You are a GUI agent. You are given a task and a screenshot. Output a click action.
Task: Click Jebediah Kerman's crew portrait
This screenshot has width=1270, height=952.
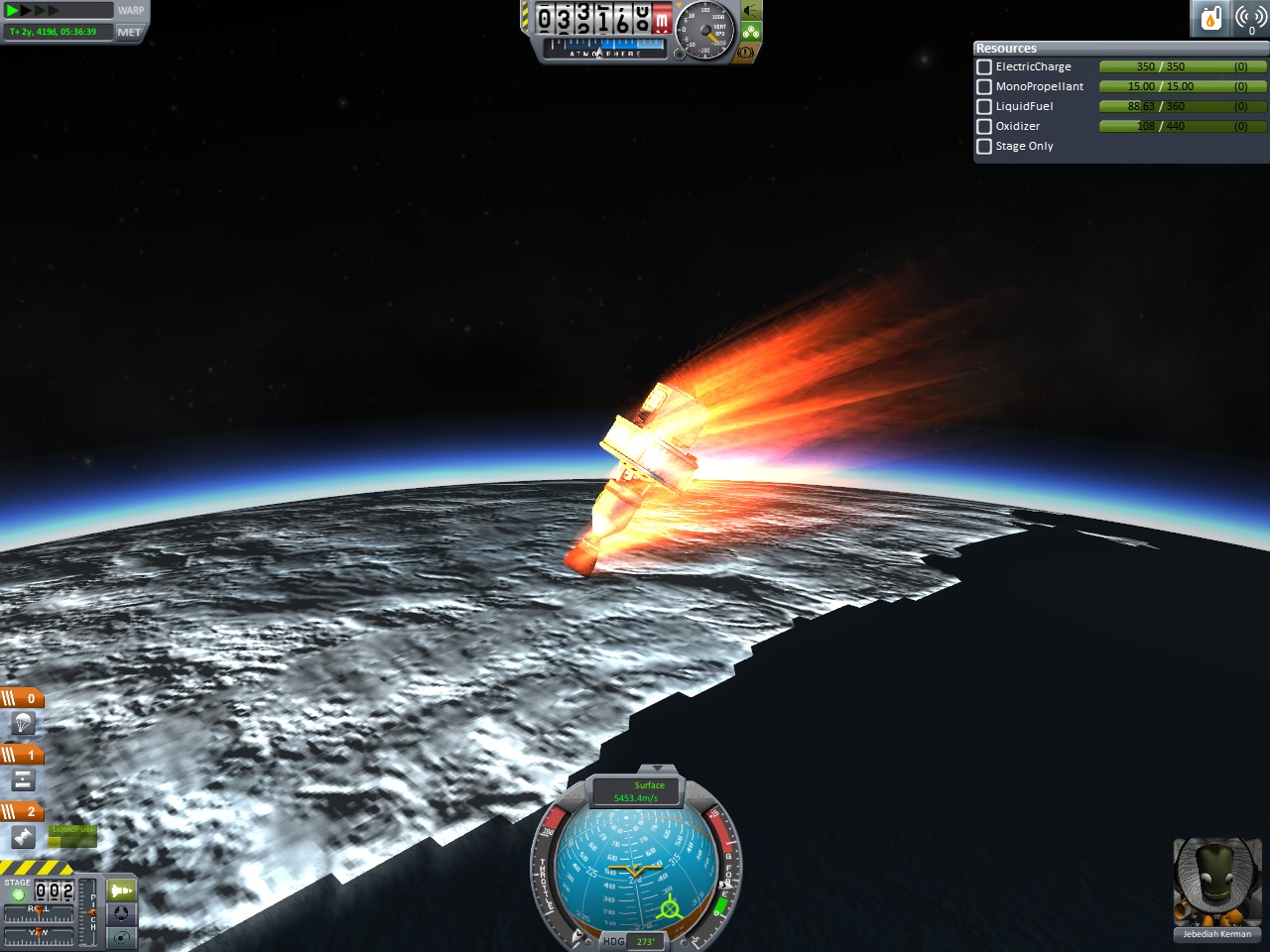[1216, 883]
